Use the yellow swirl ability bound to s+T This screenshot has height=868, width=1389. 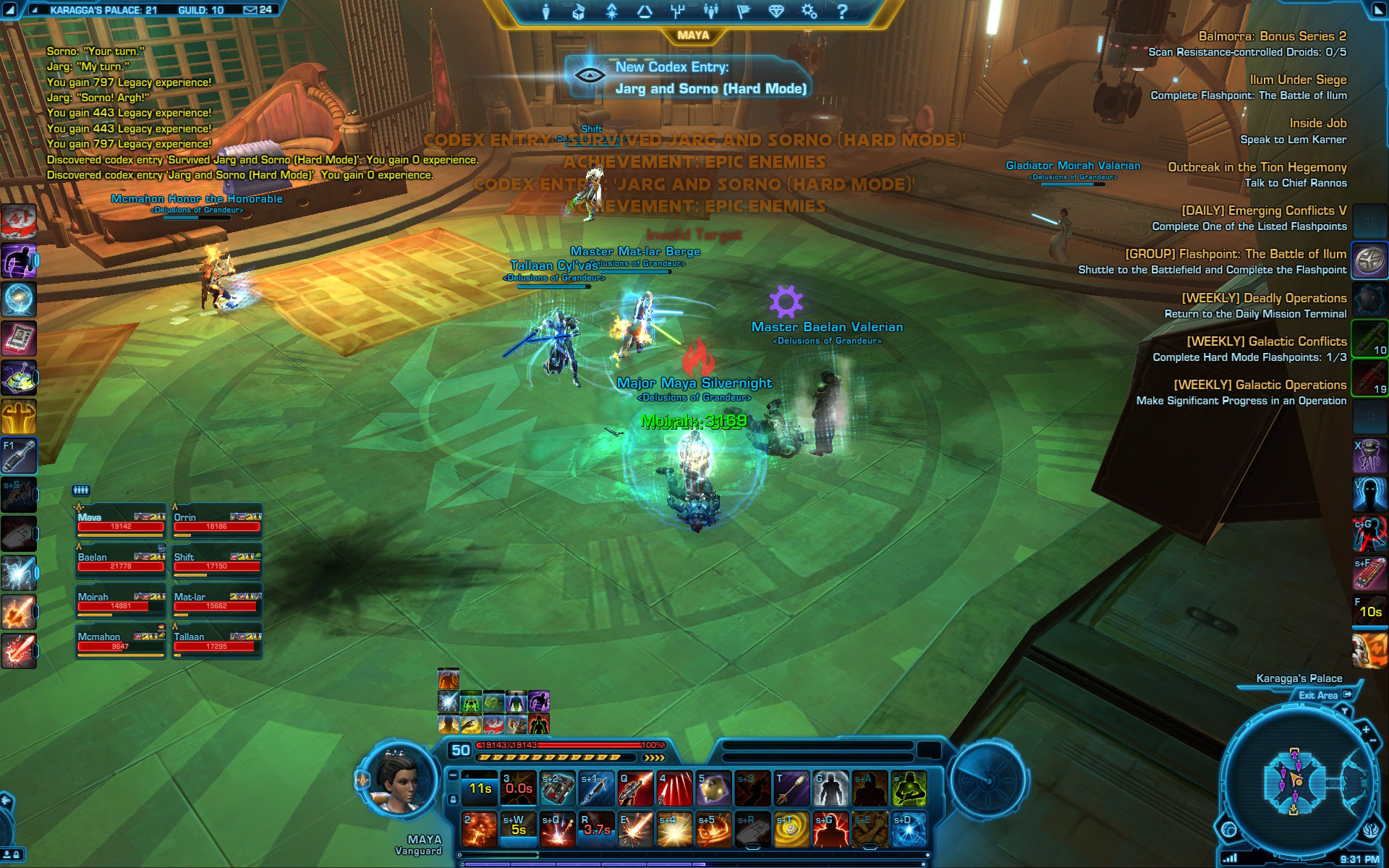[x=791, y=830]
